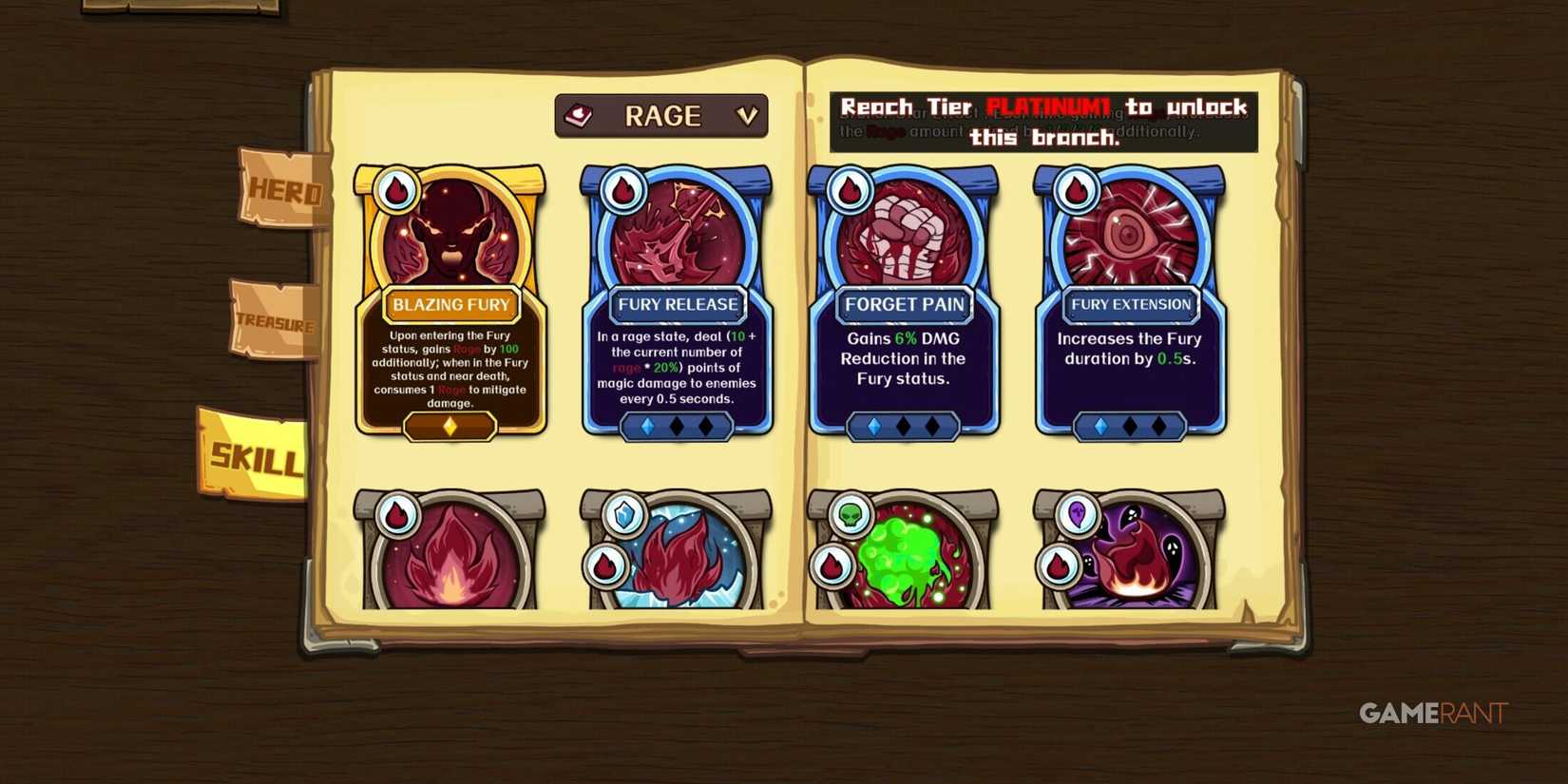Click the rage droplet badge on Blazing Fury

click(x=395, y=189)
